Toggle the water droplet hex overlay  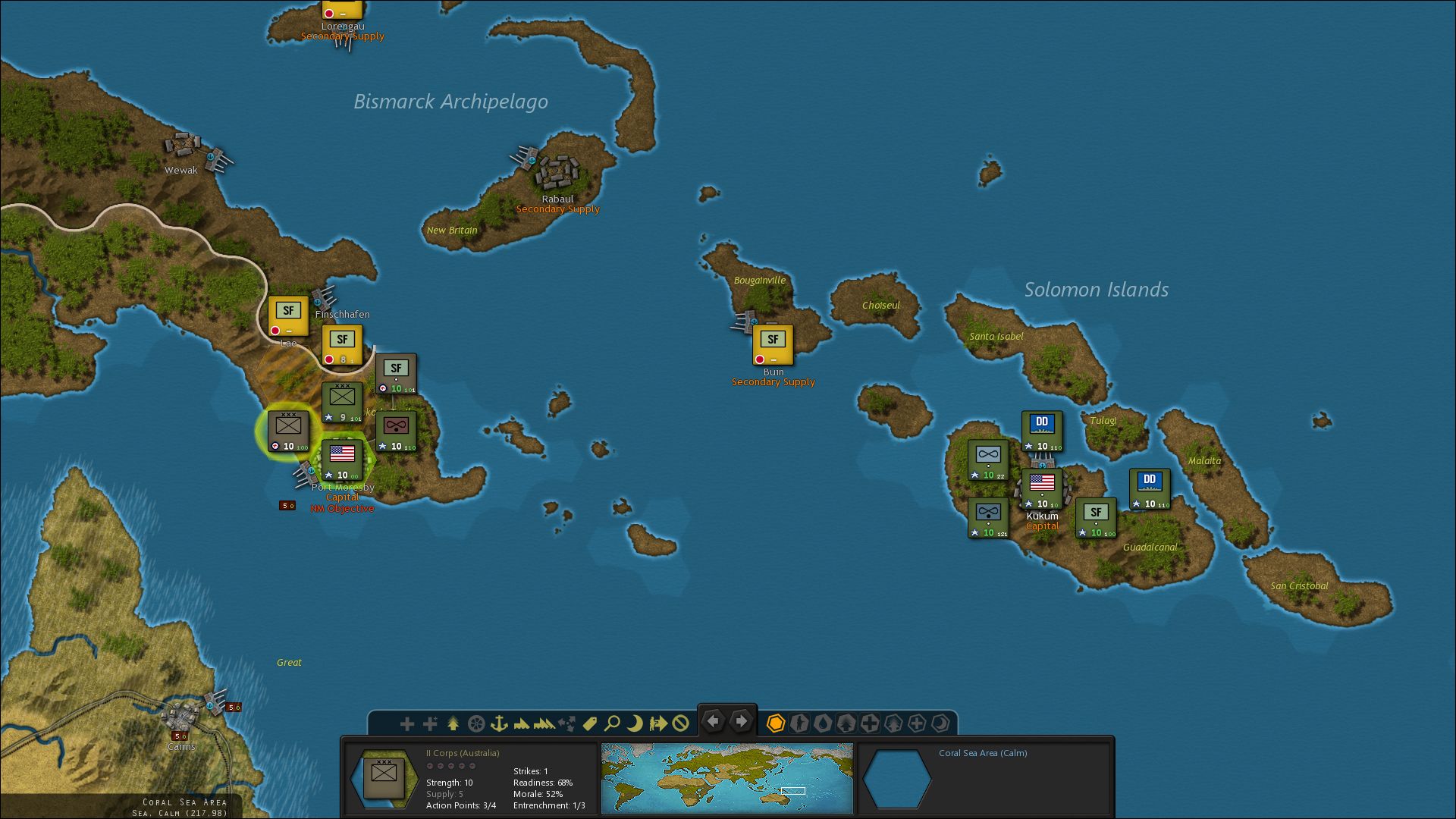tap(823, 723)
